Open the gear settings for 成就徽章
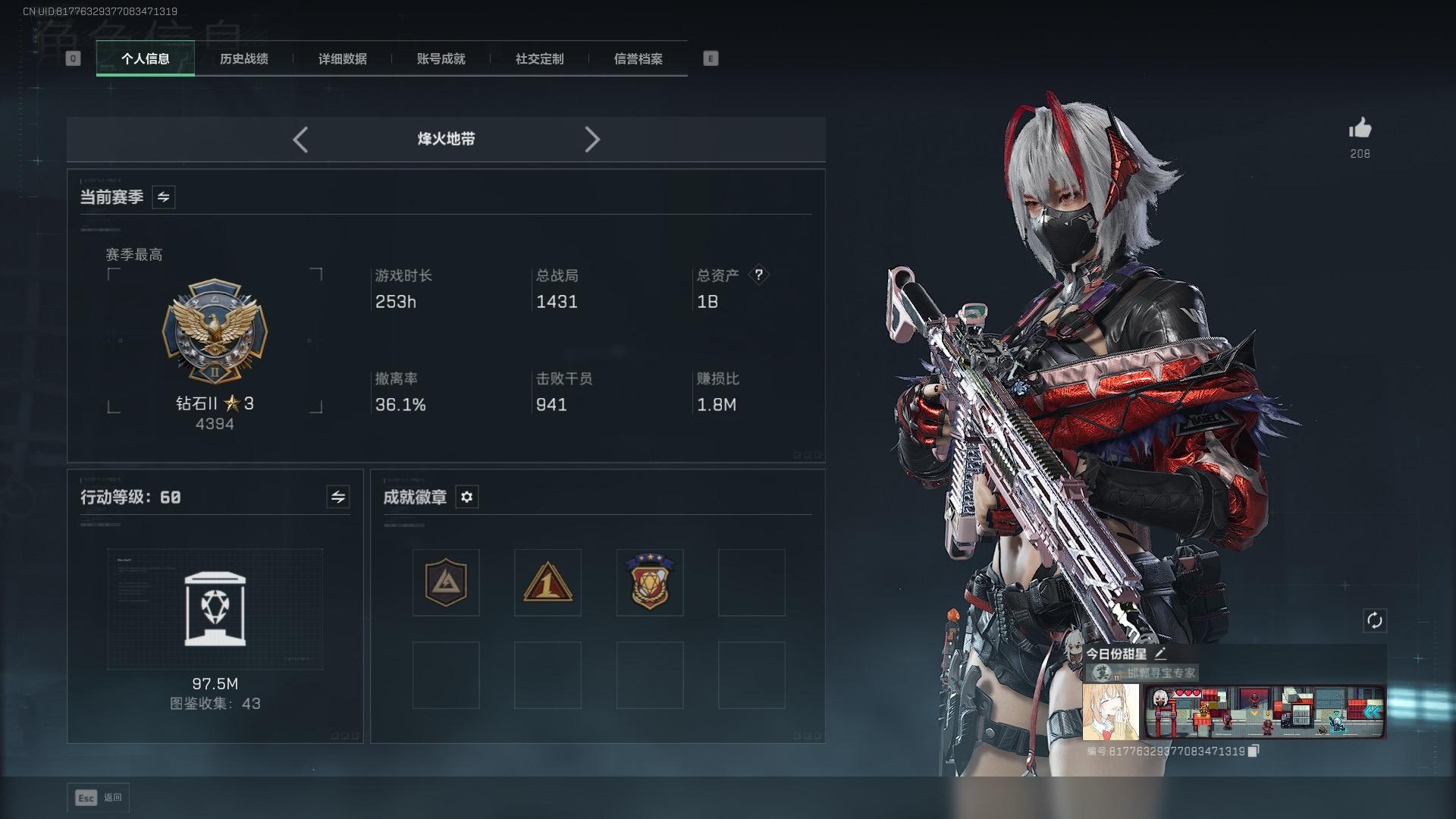Image resolution: width=1456 pixels, height=819 pixels. [x=466, y=497]
